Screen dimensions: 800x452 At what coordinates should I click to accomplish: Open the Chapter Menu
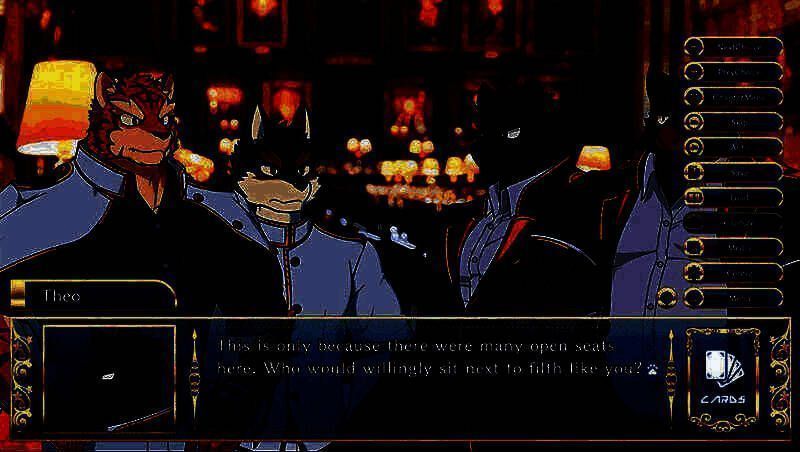coord(733,97)
